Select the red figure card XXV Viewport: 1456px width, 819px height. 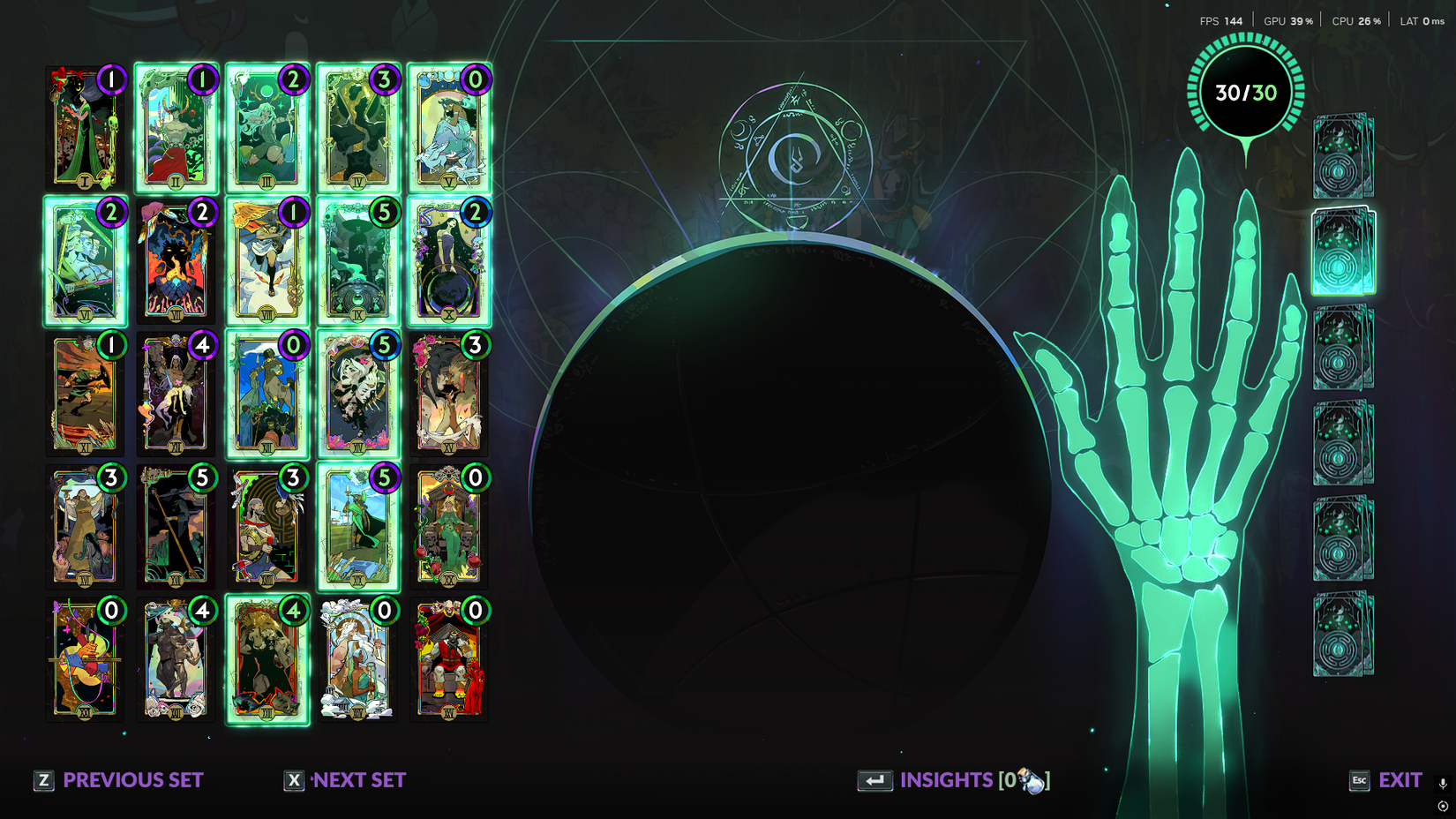[x=448, y=659]
